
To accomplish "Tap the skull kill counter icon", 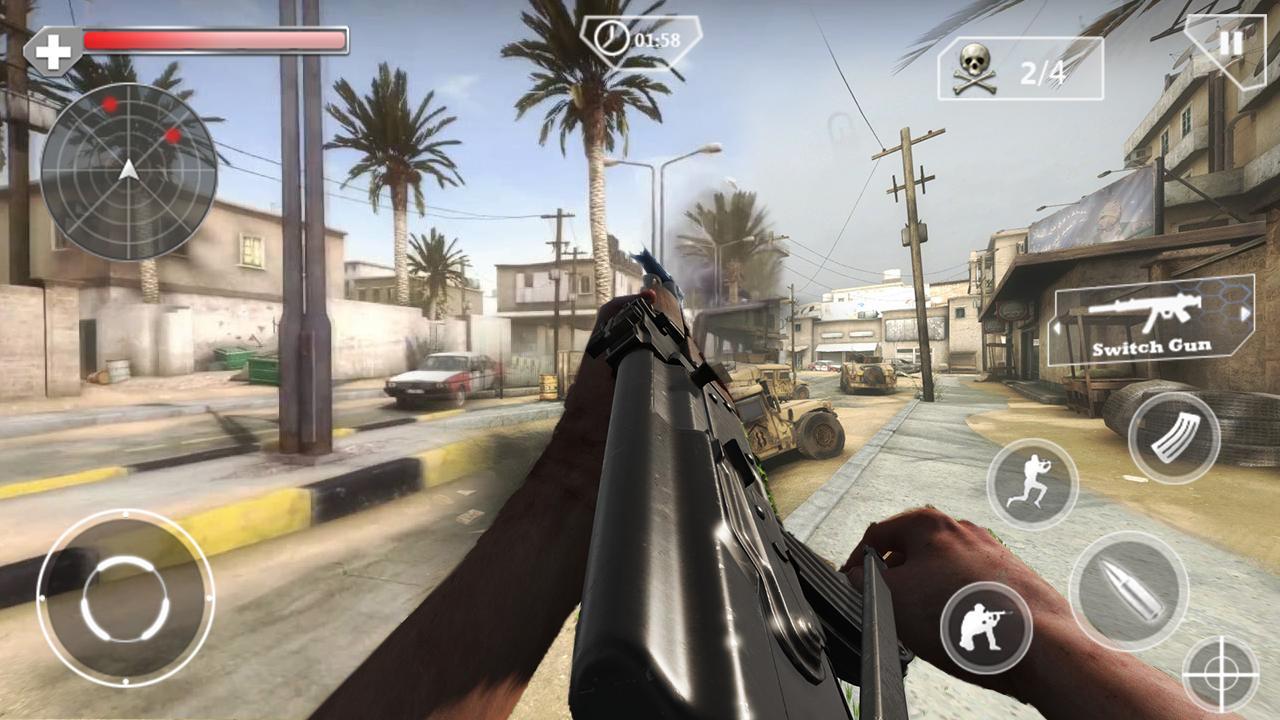I will tap(973, 67).
